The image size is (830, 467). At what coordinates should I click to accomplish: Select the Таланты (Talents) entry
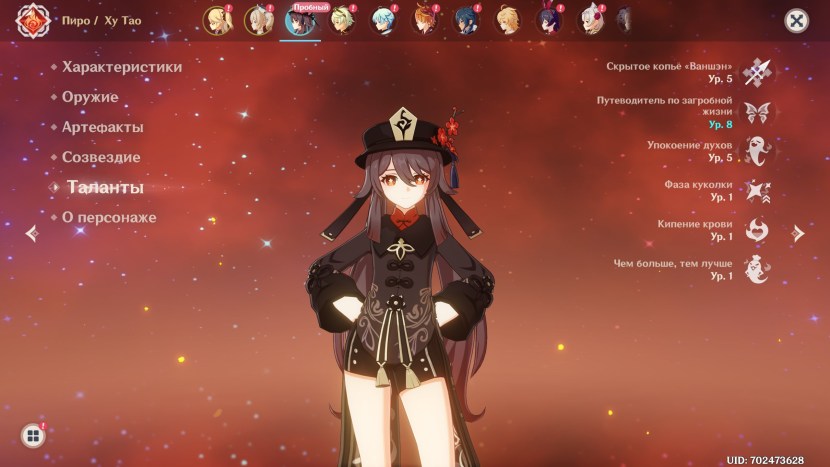pos(104,187)
